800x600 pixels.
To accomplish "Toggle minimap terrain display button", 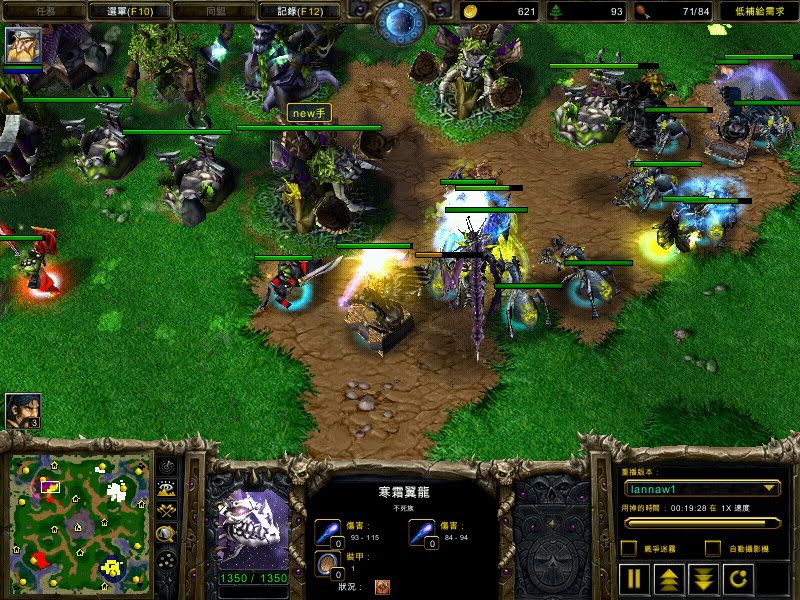I will tap(166, 488).
